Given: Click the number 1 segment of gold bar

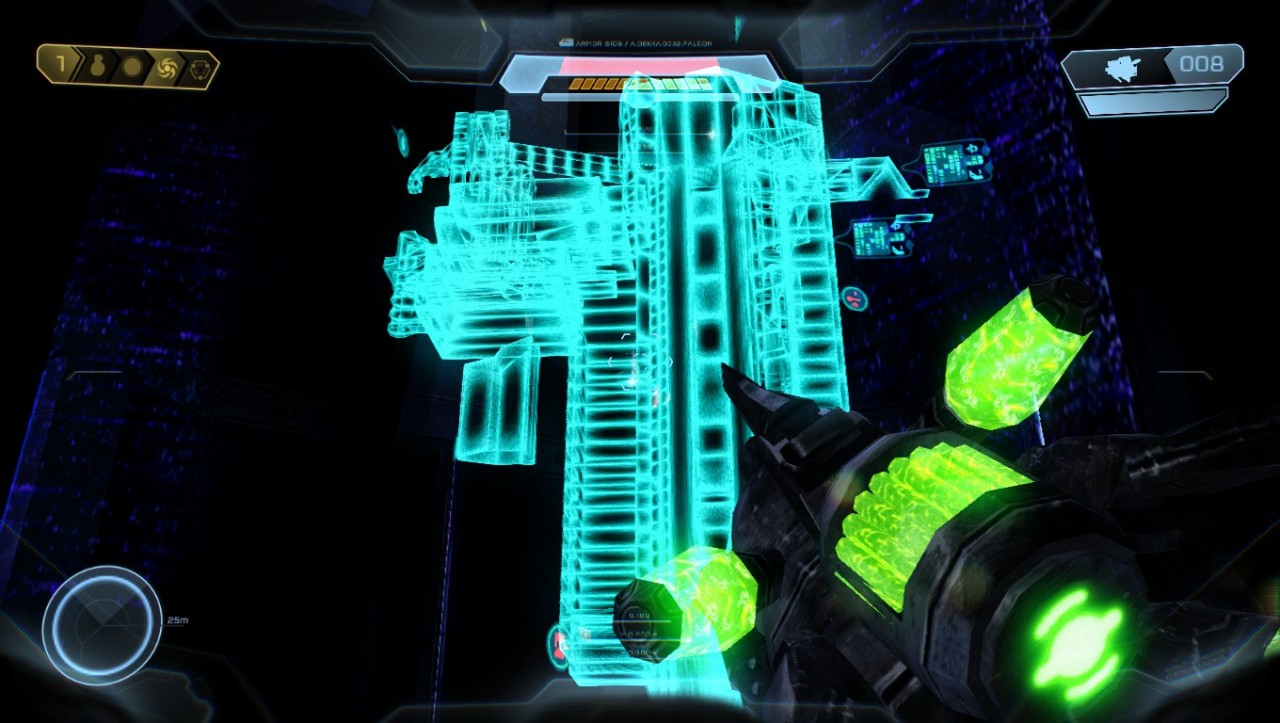Looking at the screenshot, I should coord(60,67).
